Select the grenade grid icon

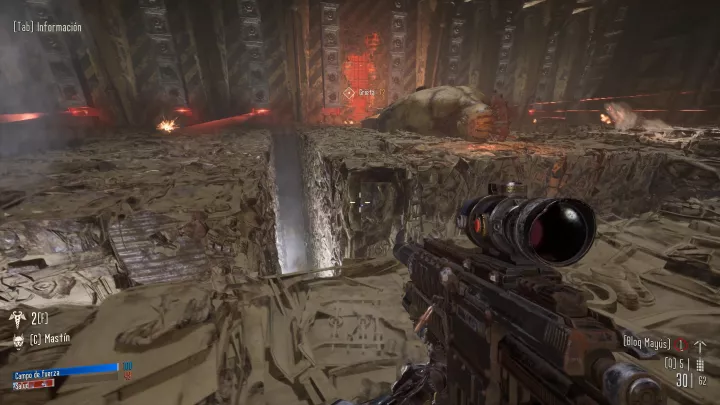699,363
